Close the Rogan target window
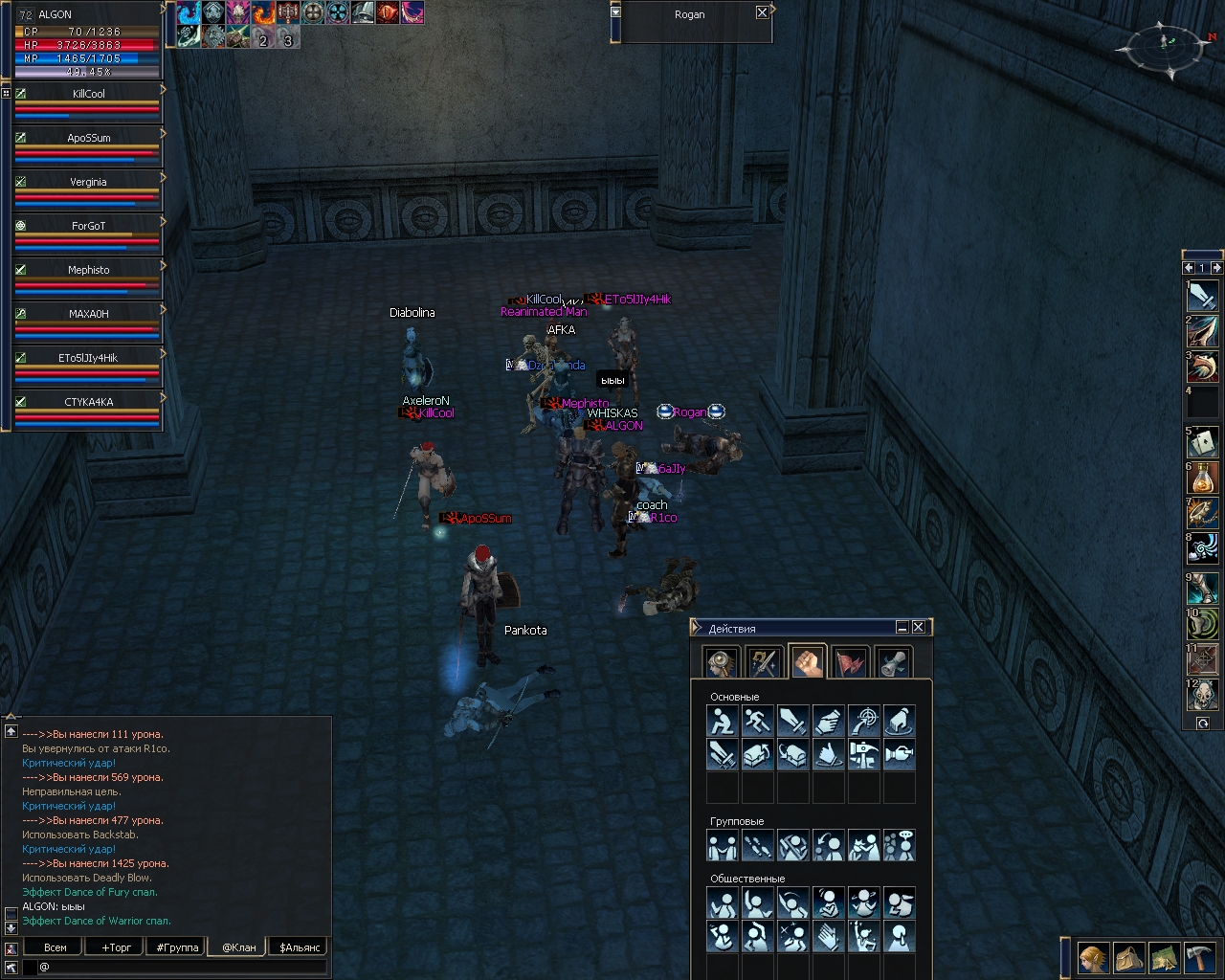 coord(762,12)
